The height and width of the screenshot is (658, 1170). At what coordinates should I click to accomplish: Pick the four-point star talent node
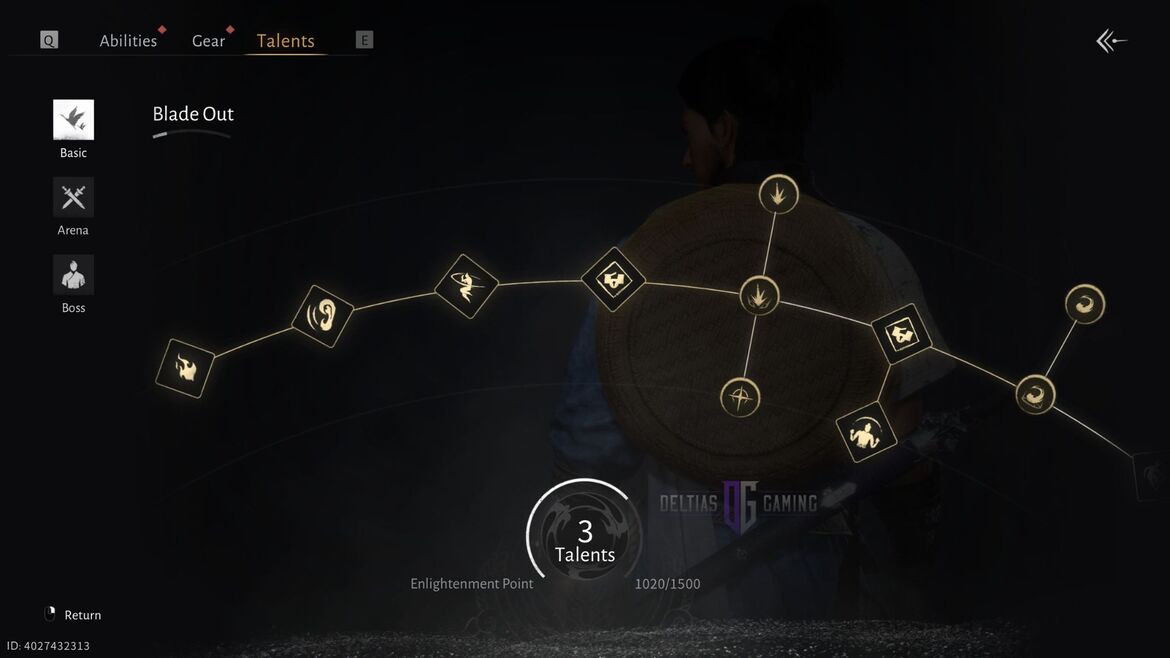point(740,397)
